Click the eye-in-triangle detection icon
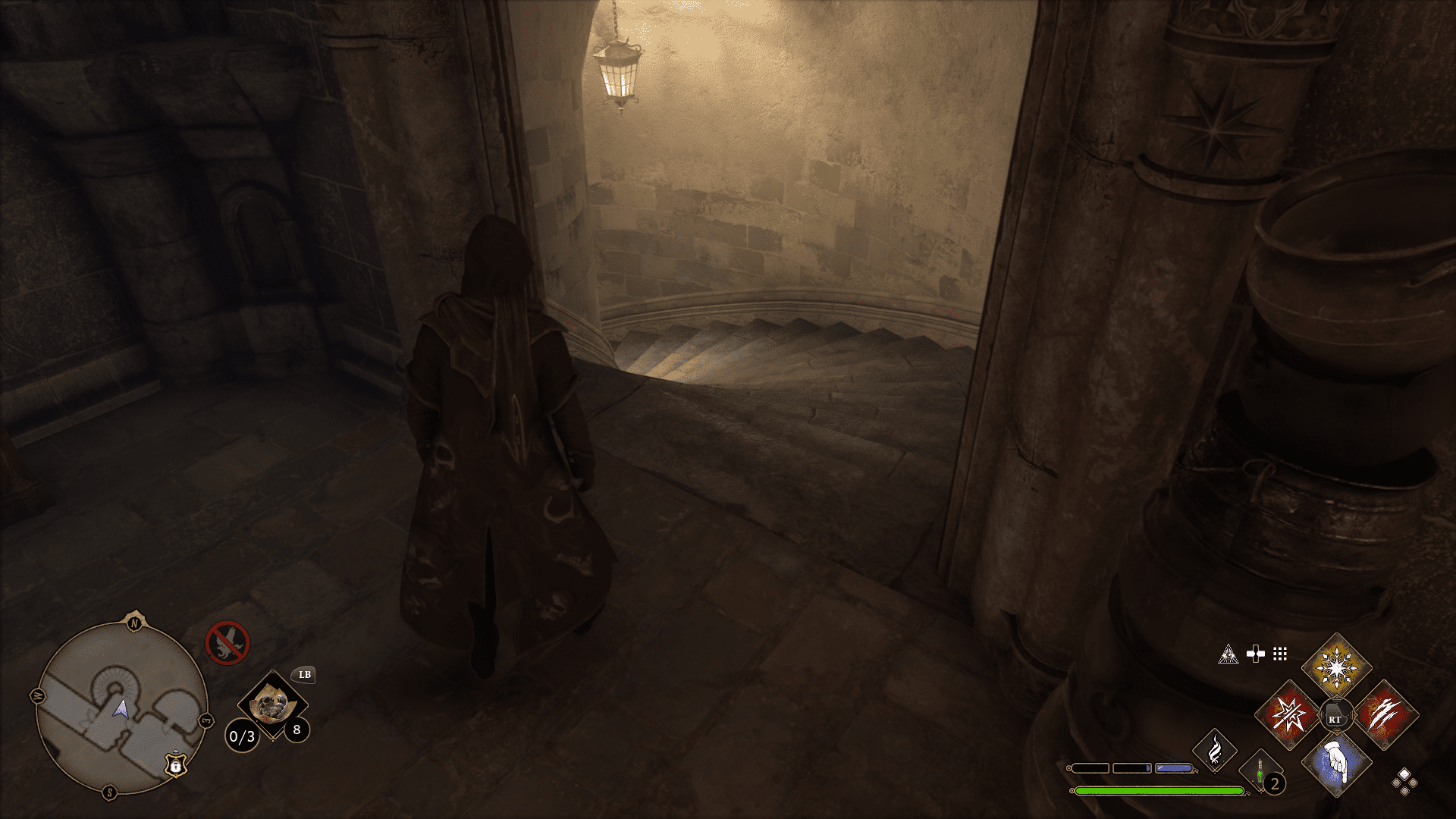Image resolution: width=1456 pixels, height=819 pixels. tap(1229, 654)
